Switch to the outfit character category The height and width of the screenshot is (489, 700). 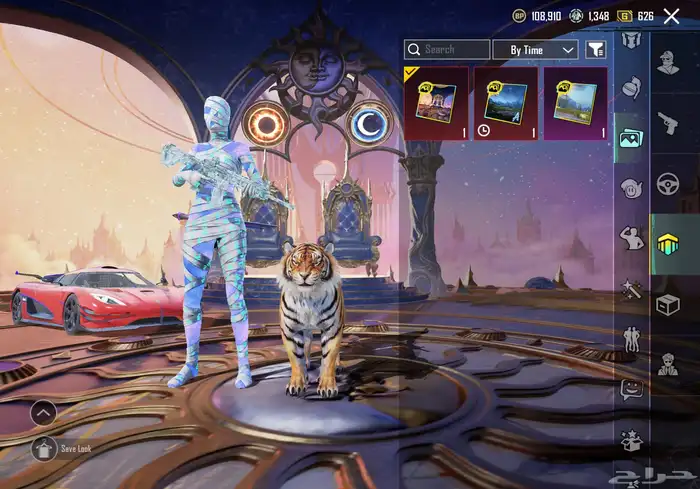(x=668, y=62)
